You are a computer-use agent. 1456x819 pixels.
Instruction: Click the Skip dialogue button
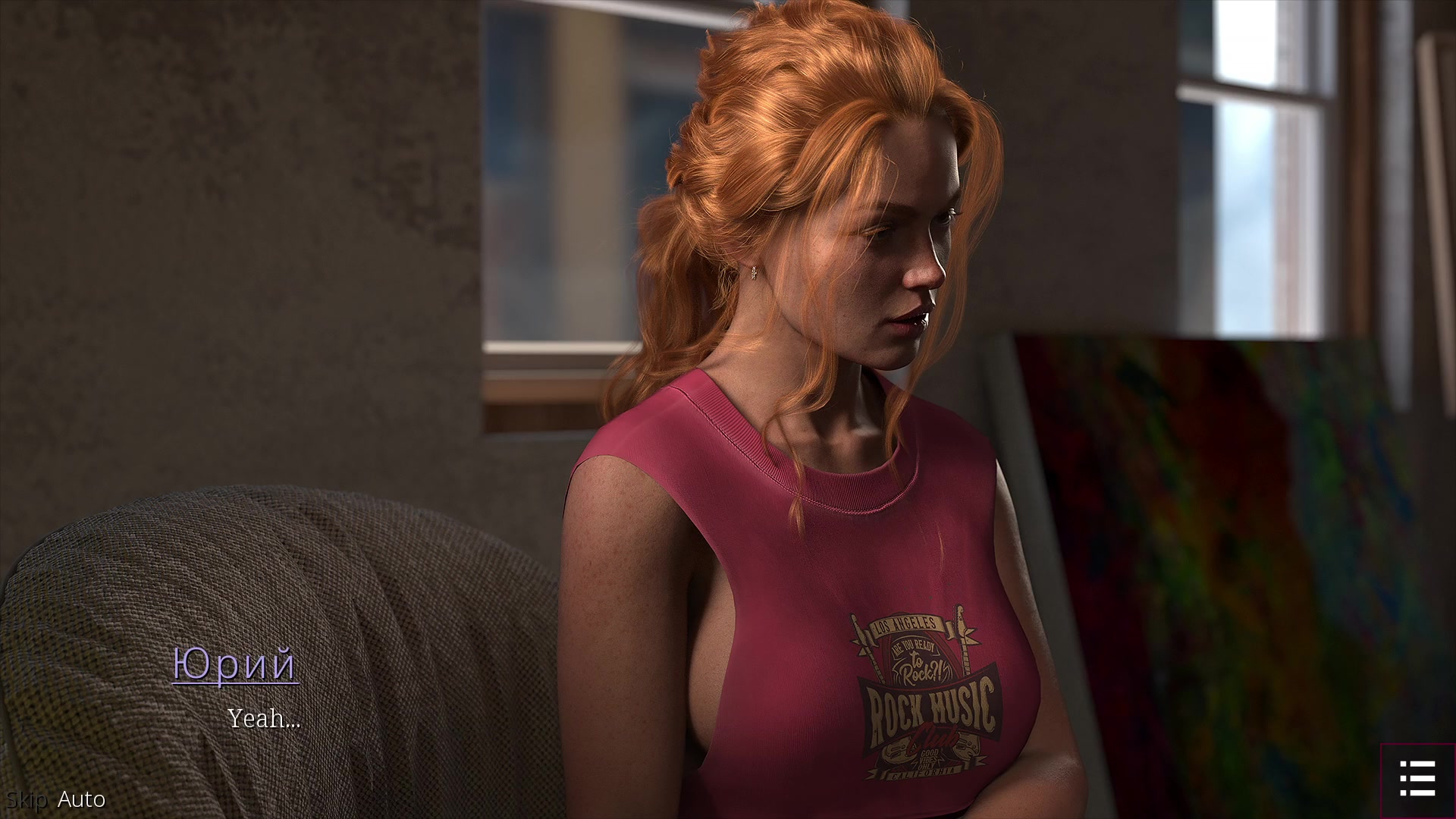(x=27, y=799)
